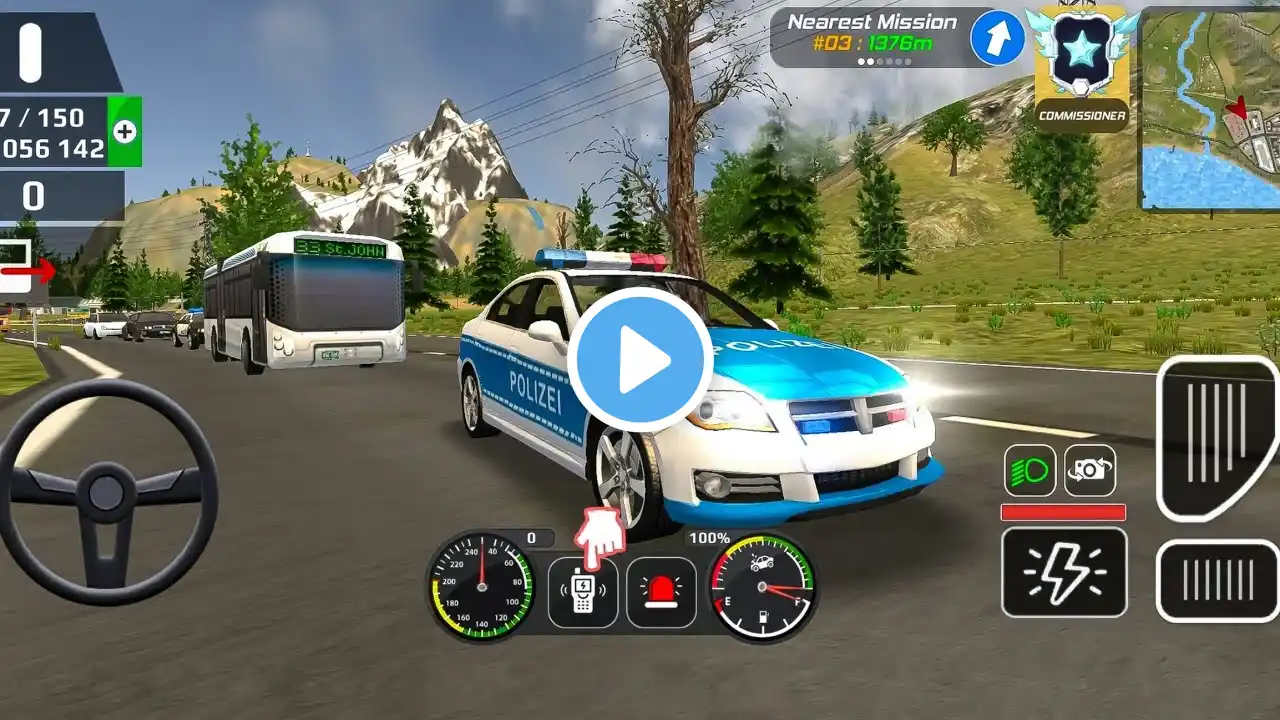Switch the camera view icon

(x=1089, y=471)
